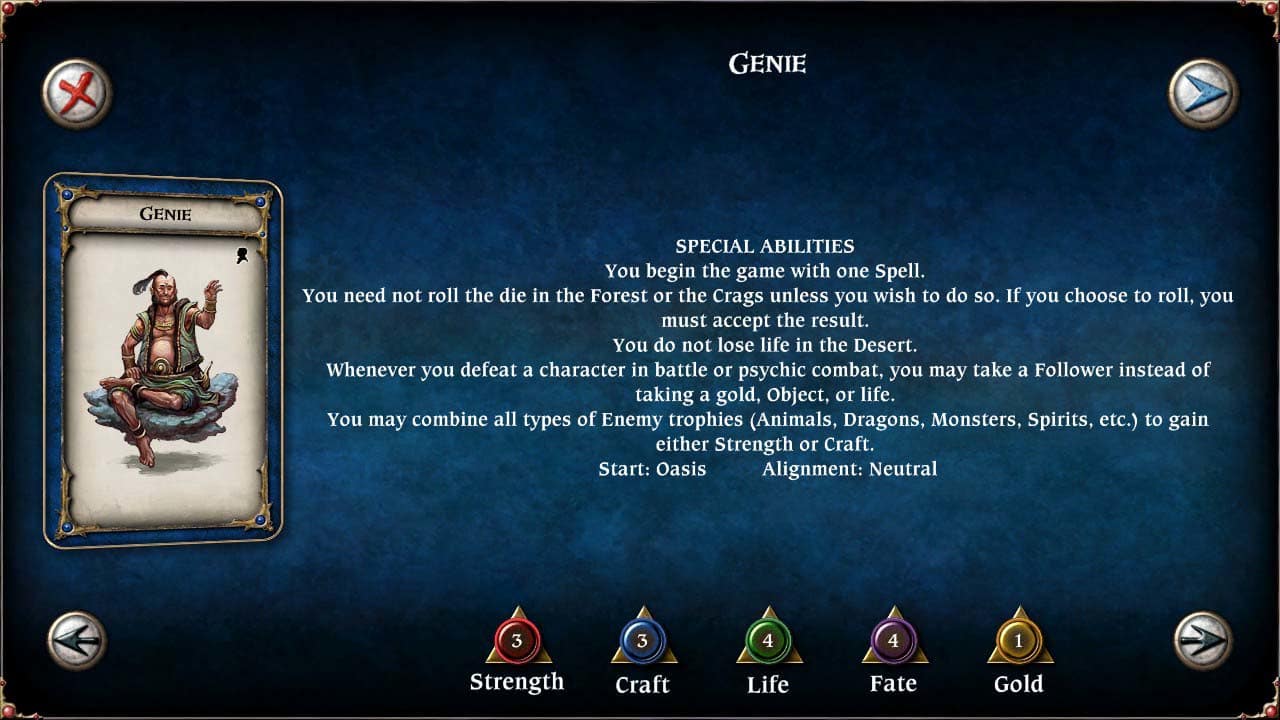Screen dimensions: 1280x720
Task: Click the number 3 inside the Craft triangle
Action: coord(643,641)
